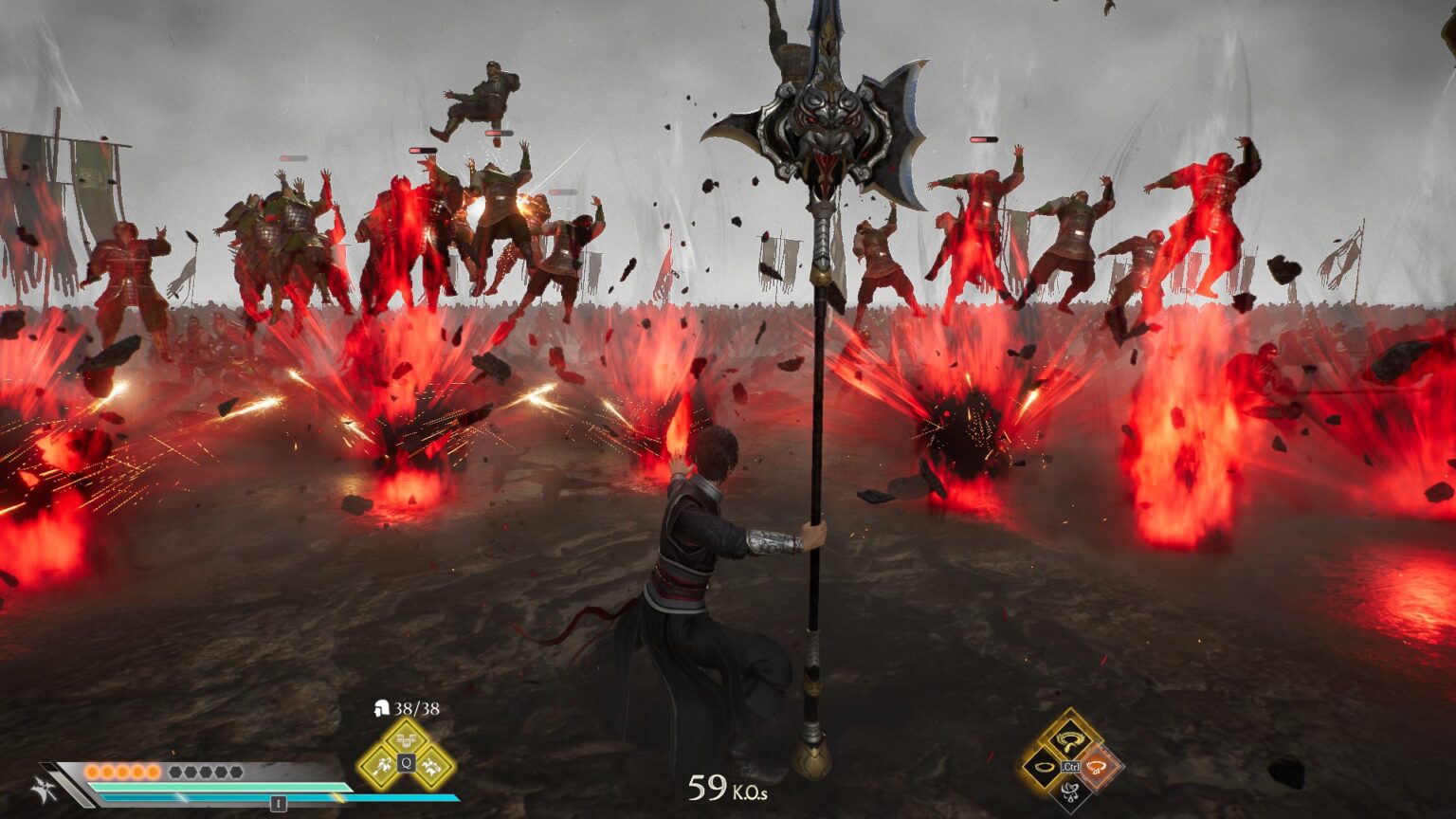Click the helmet icon beside the 38/38 counter
The height and width of the screenshot is (819, 1456).
point(380,708)
